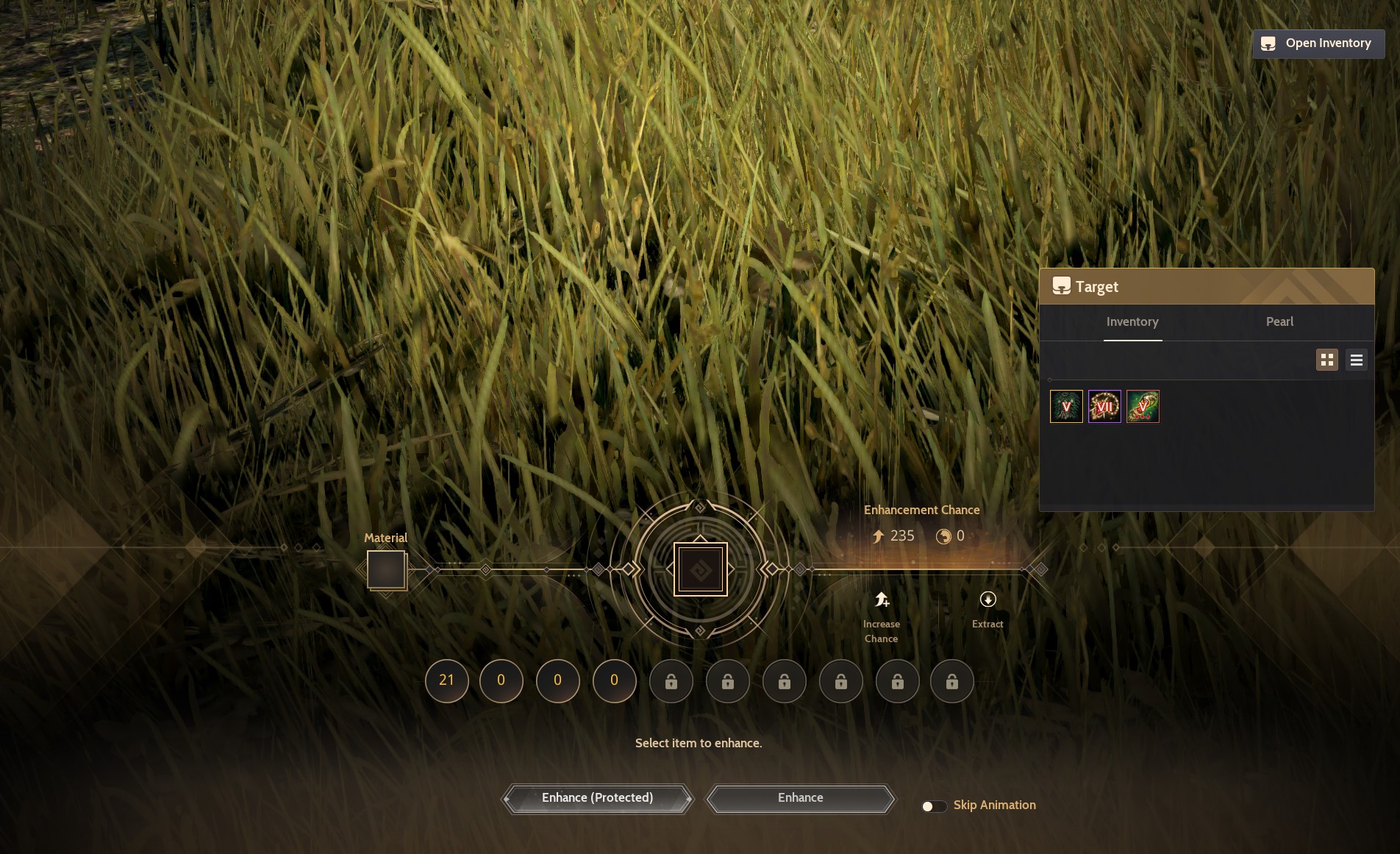Choose the purple-bordered level VII ring item
Viewport: 1400px width, 854px height.
[x=1104, y=407]
